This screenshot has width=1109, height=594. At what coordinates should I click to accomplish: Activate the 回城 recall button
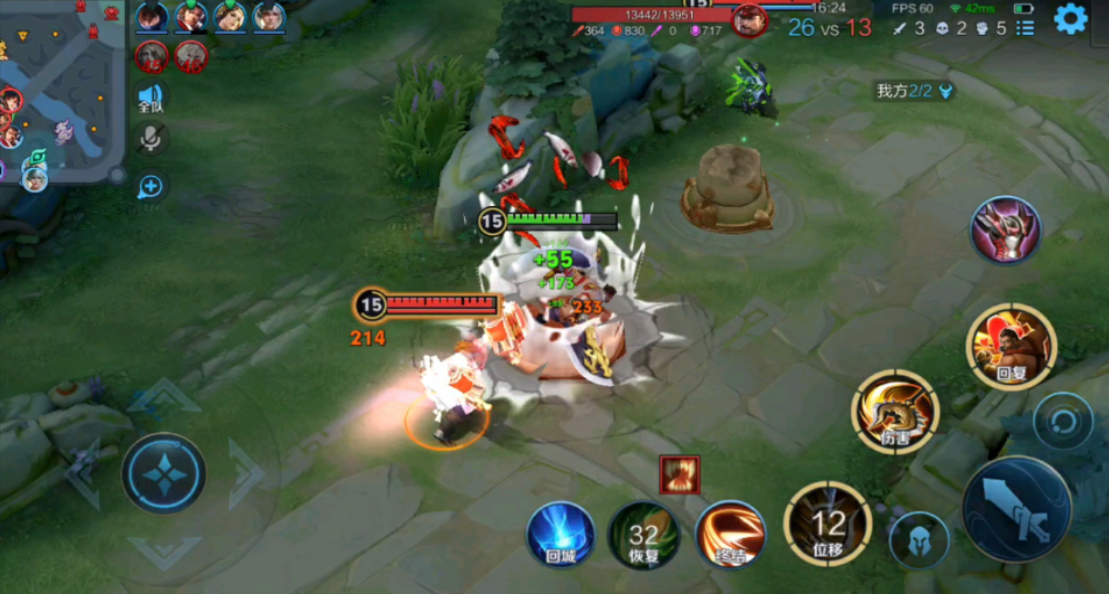(x=561, y=534)
